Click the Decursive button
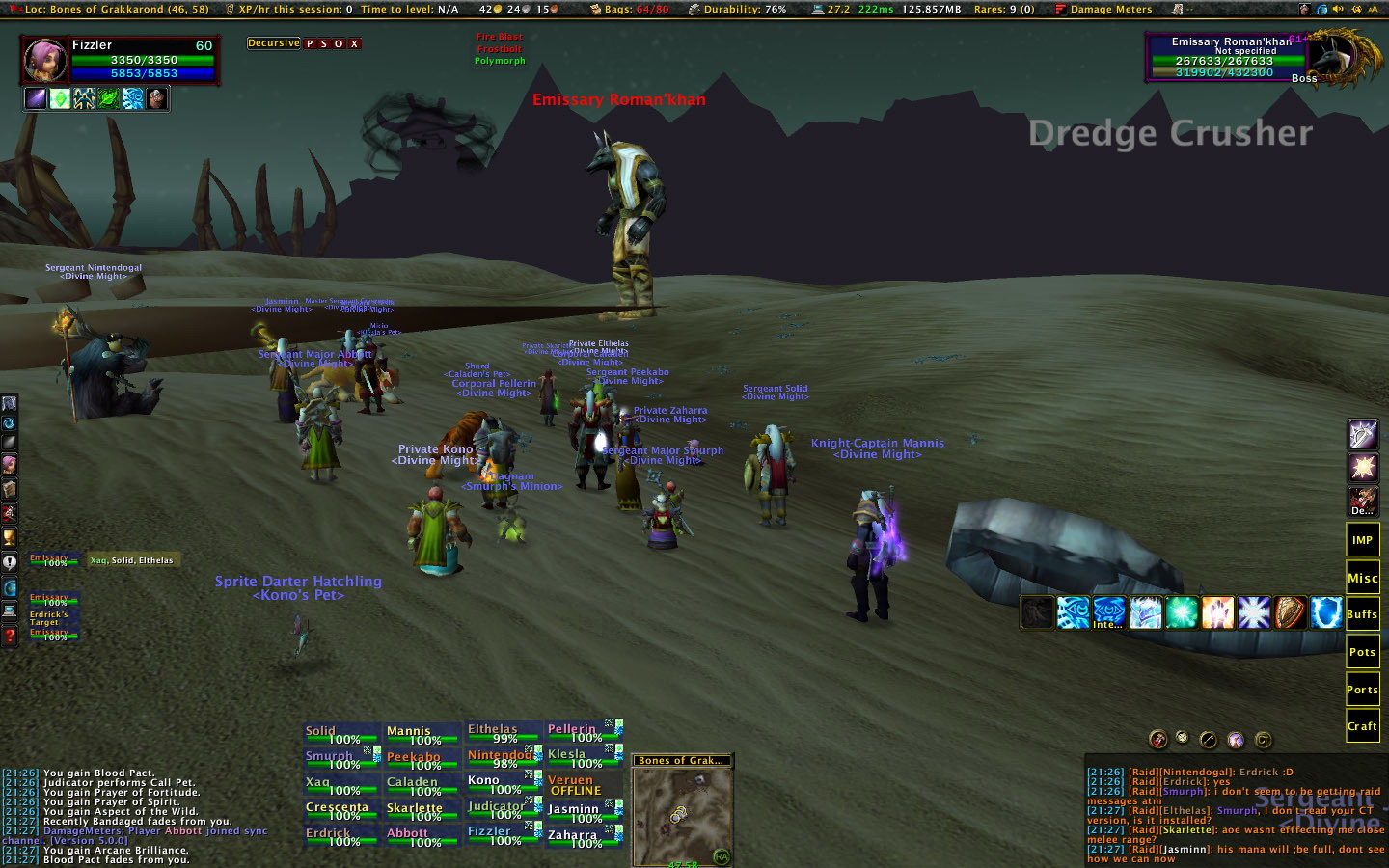Viewport: 1389px width, 868px height. click(x=274, y=43)
